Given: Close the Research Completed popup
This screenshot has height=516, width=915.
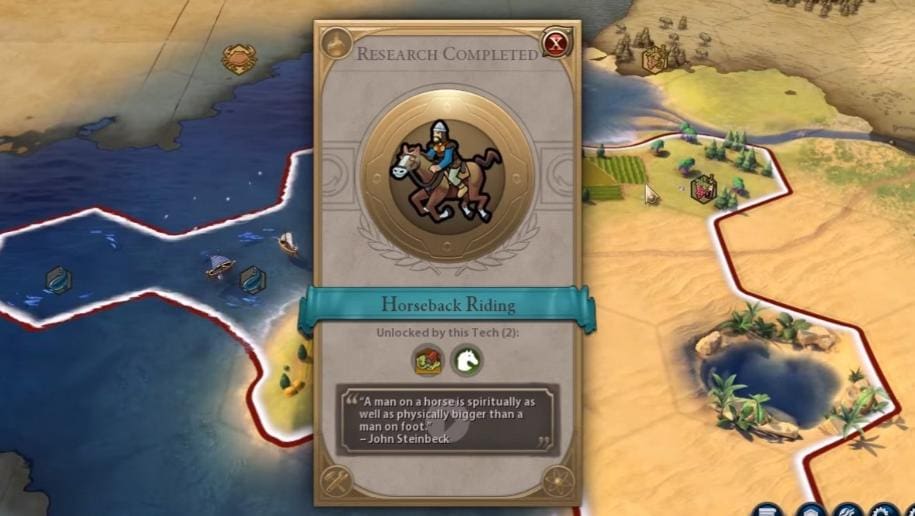Looking at the screenshot, I should click(555, 43).
